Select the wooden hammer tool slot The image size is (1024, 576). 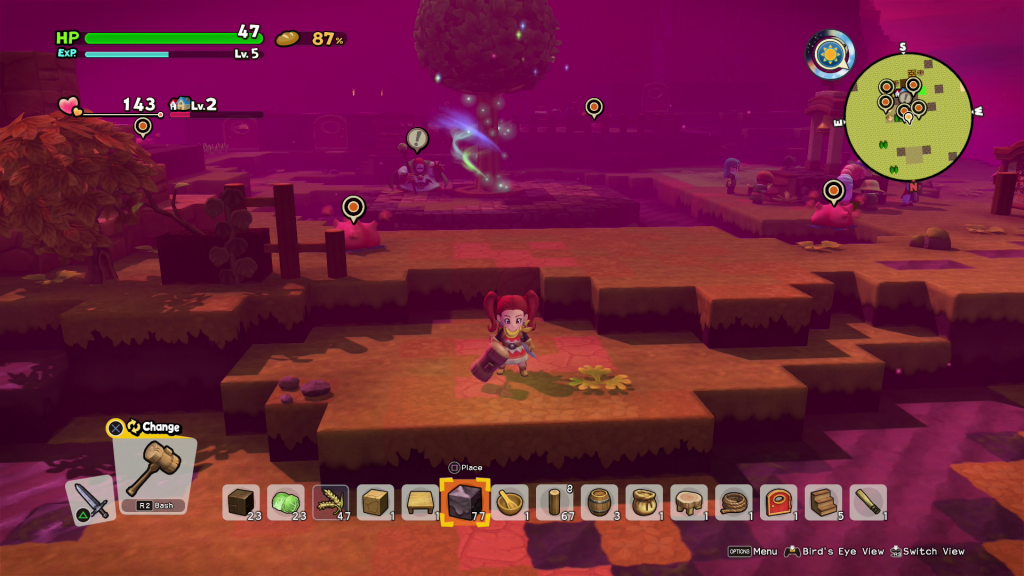tap(155, 470)
